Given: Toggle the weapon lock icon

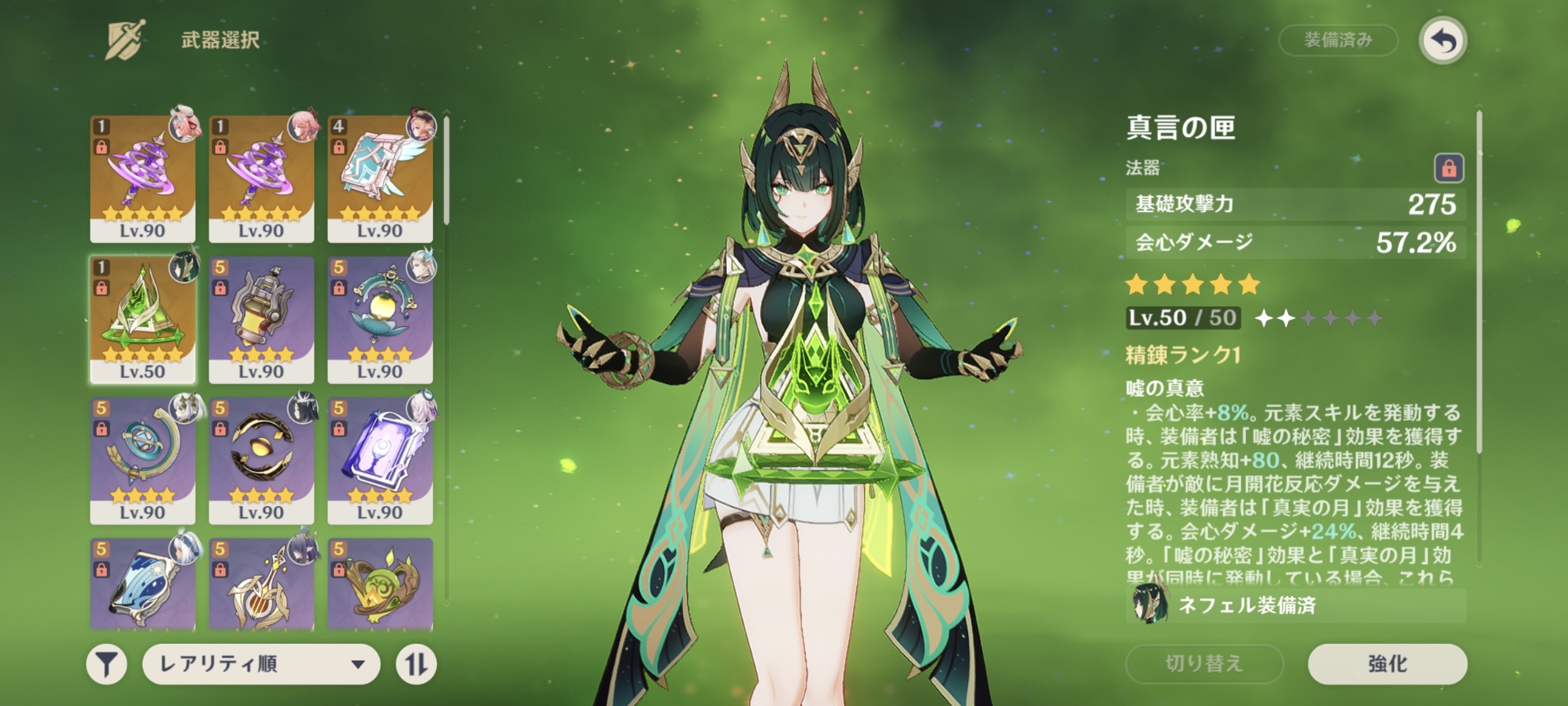Looking at the screenshot, I should pos(1448,168).
